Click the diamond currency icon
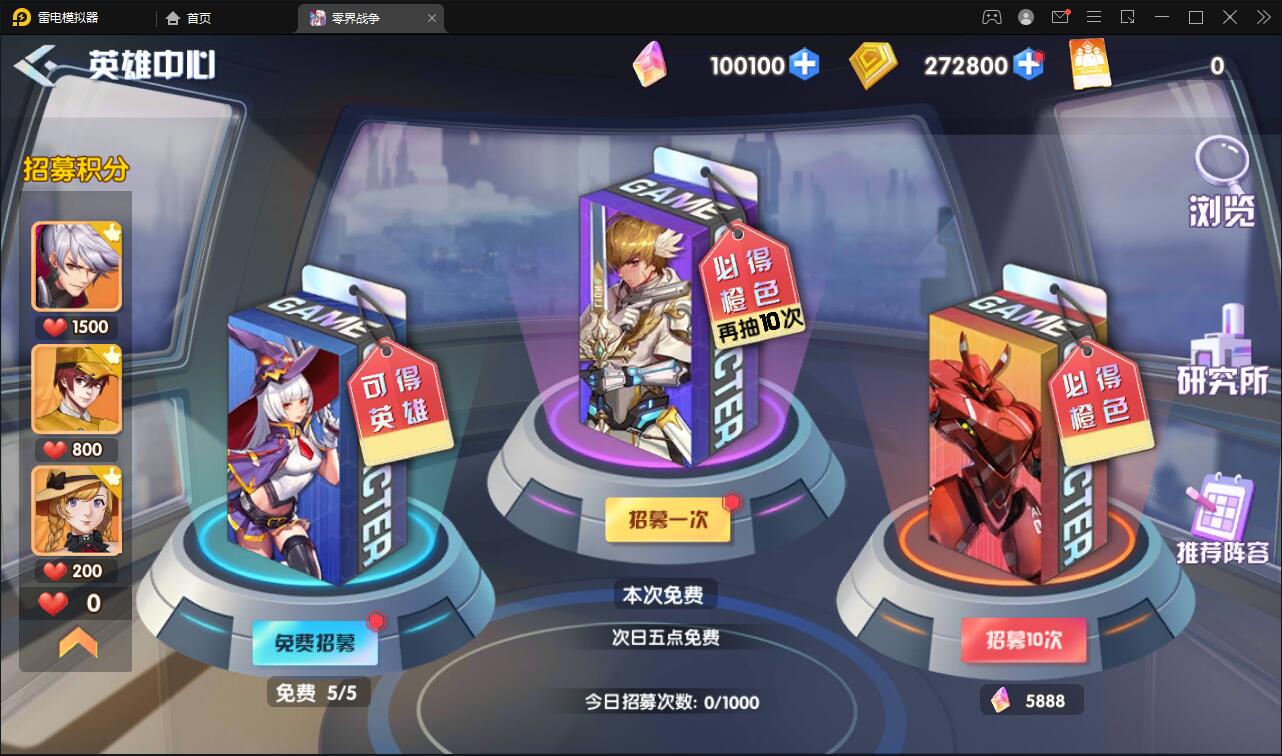This screenshot has width=1282, height=756. tap(652, 63)
